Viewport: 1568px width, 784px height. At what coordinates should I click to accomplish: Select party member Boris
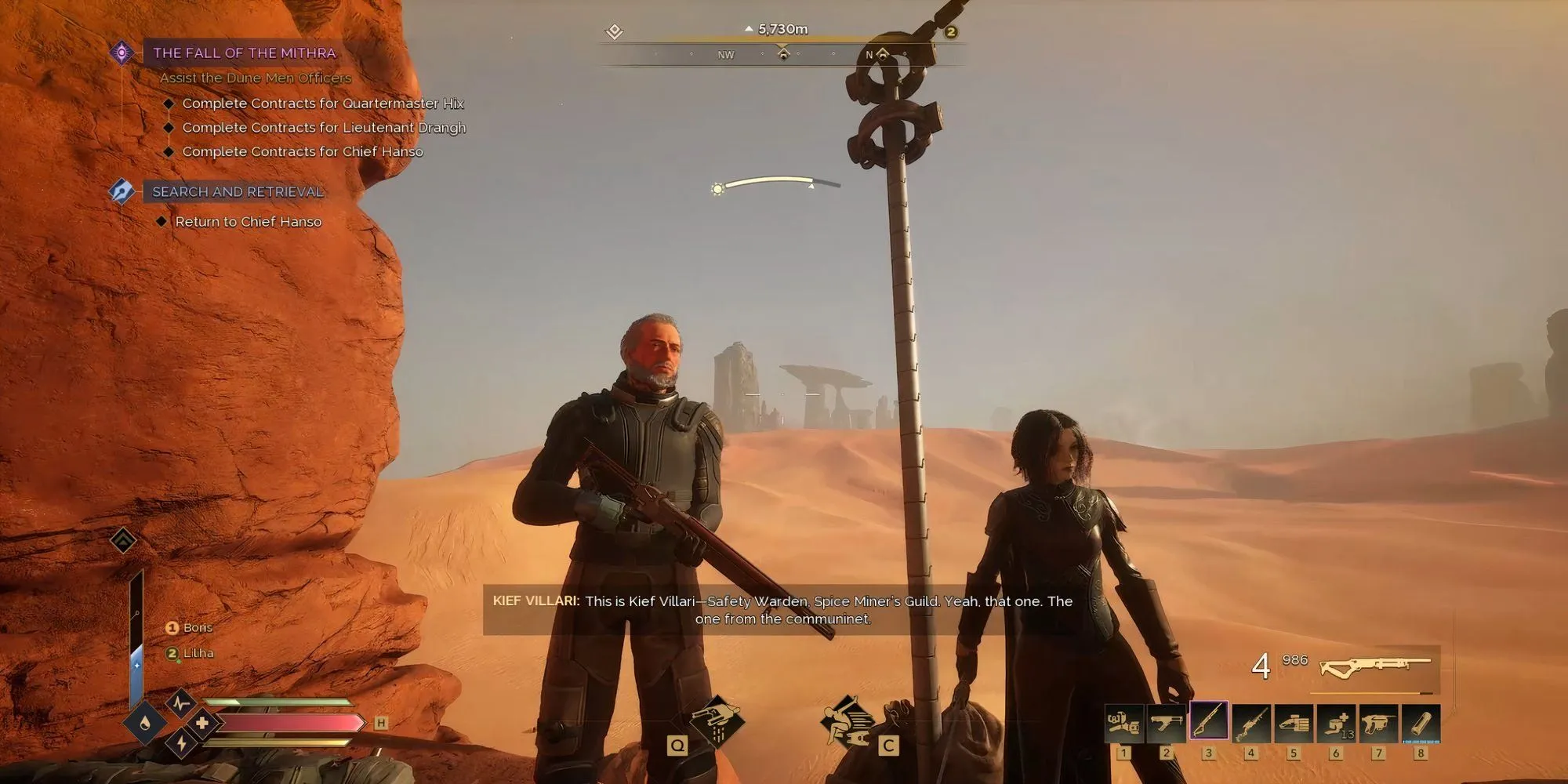click(x=197, y=627)
